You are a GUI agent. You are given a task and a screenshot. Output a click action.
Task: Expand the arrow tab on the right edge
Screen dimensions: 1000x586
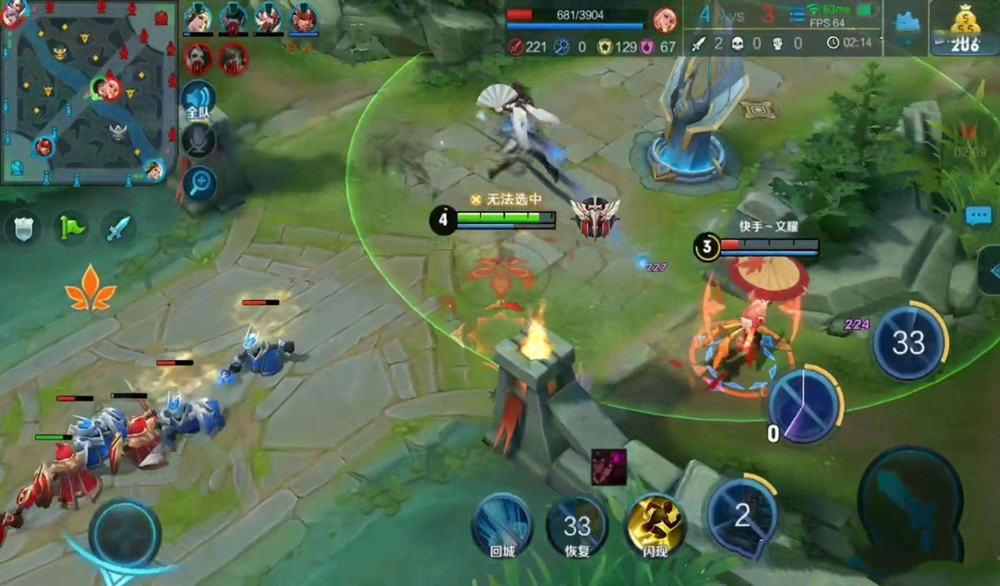click(991, 268)
